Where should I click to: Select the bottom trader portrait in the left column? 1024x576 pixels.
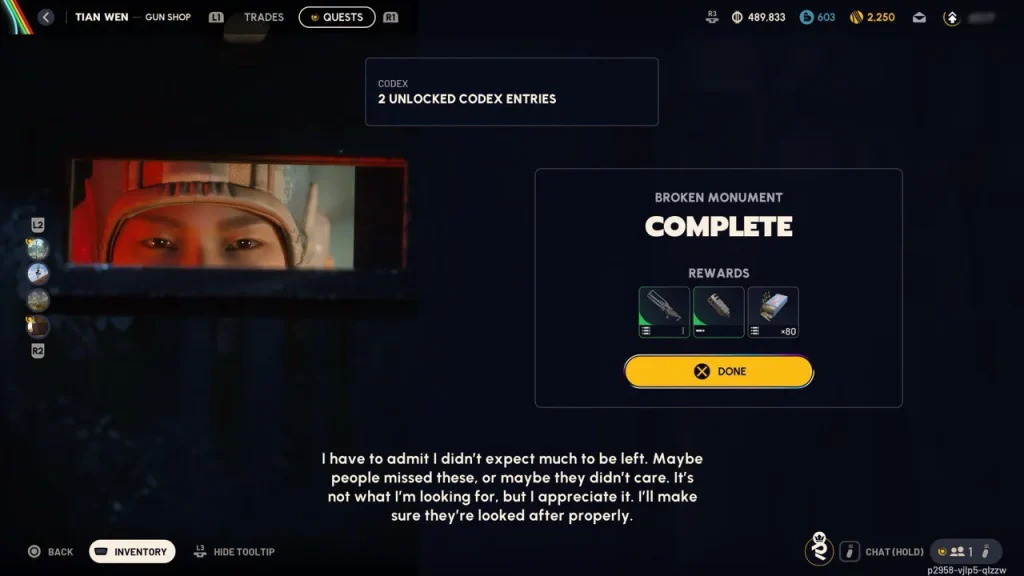click(x=38, y=326)
